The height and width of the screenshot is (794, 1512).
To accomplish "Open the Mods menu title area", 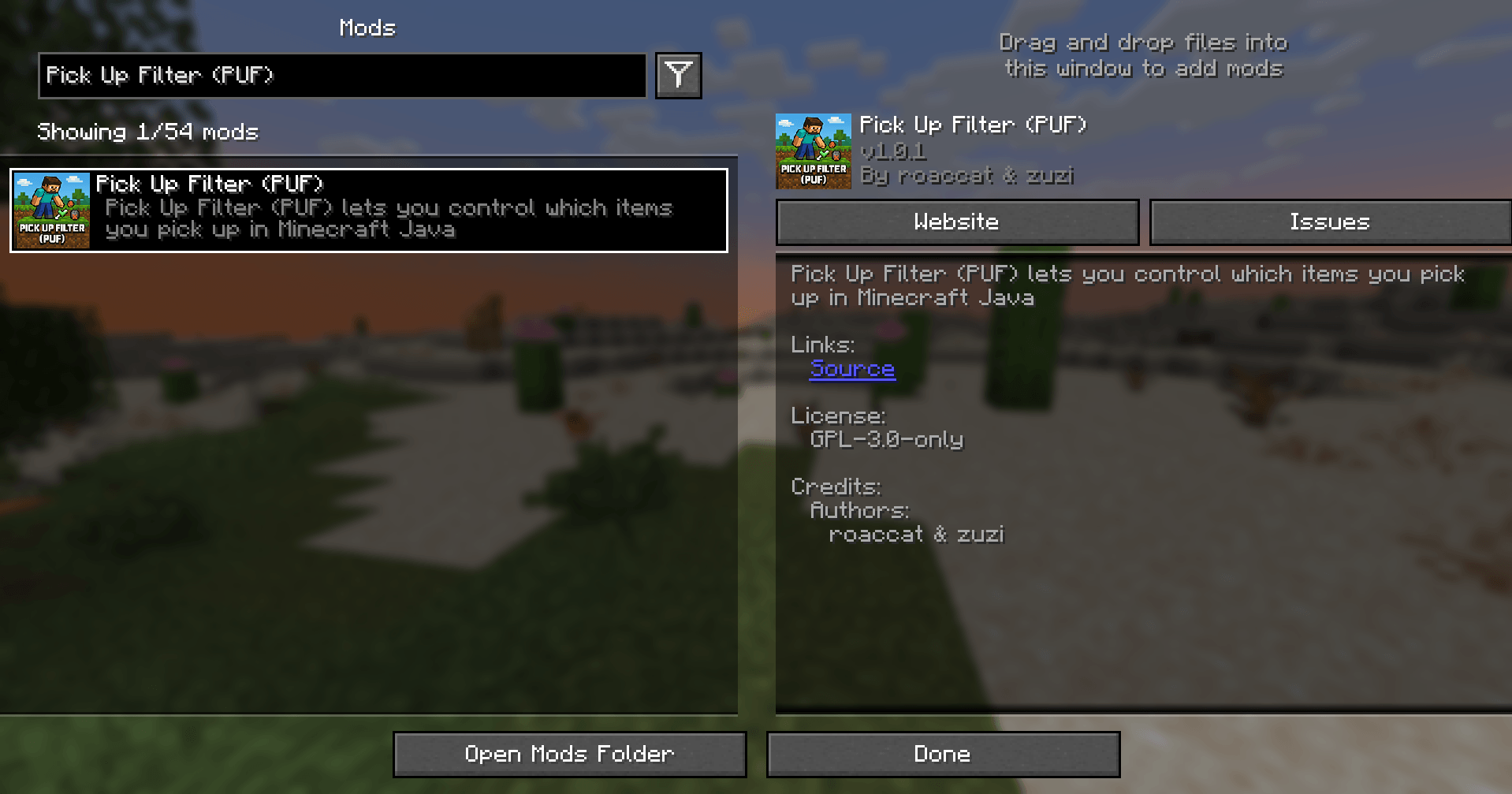I will pyautogui.click(x=366, y=27).
